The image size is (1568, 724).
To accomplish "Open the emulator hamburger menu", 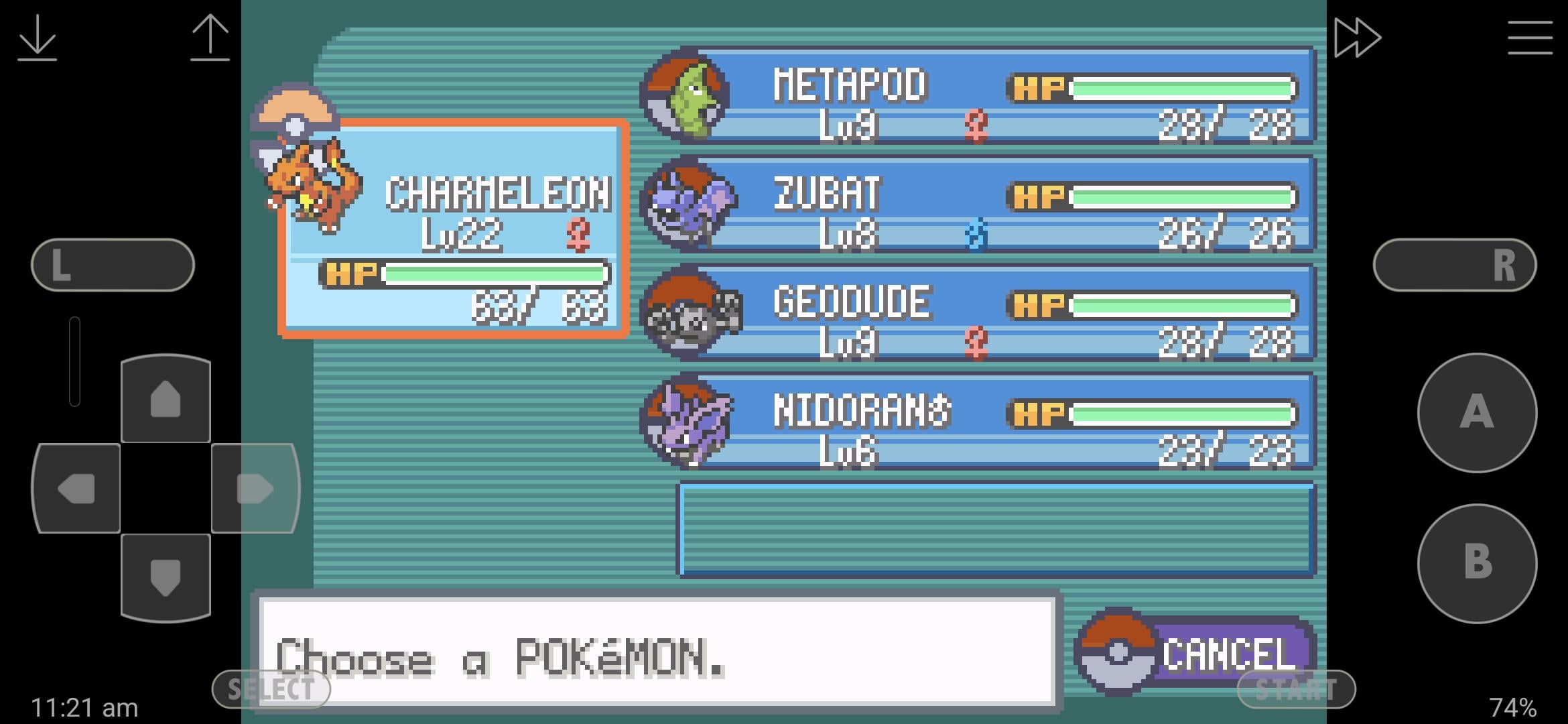I will (x=1530, y=38).
